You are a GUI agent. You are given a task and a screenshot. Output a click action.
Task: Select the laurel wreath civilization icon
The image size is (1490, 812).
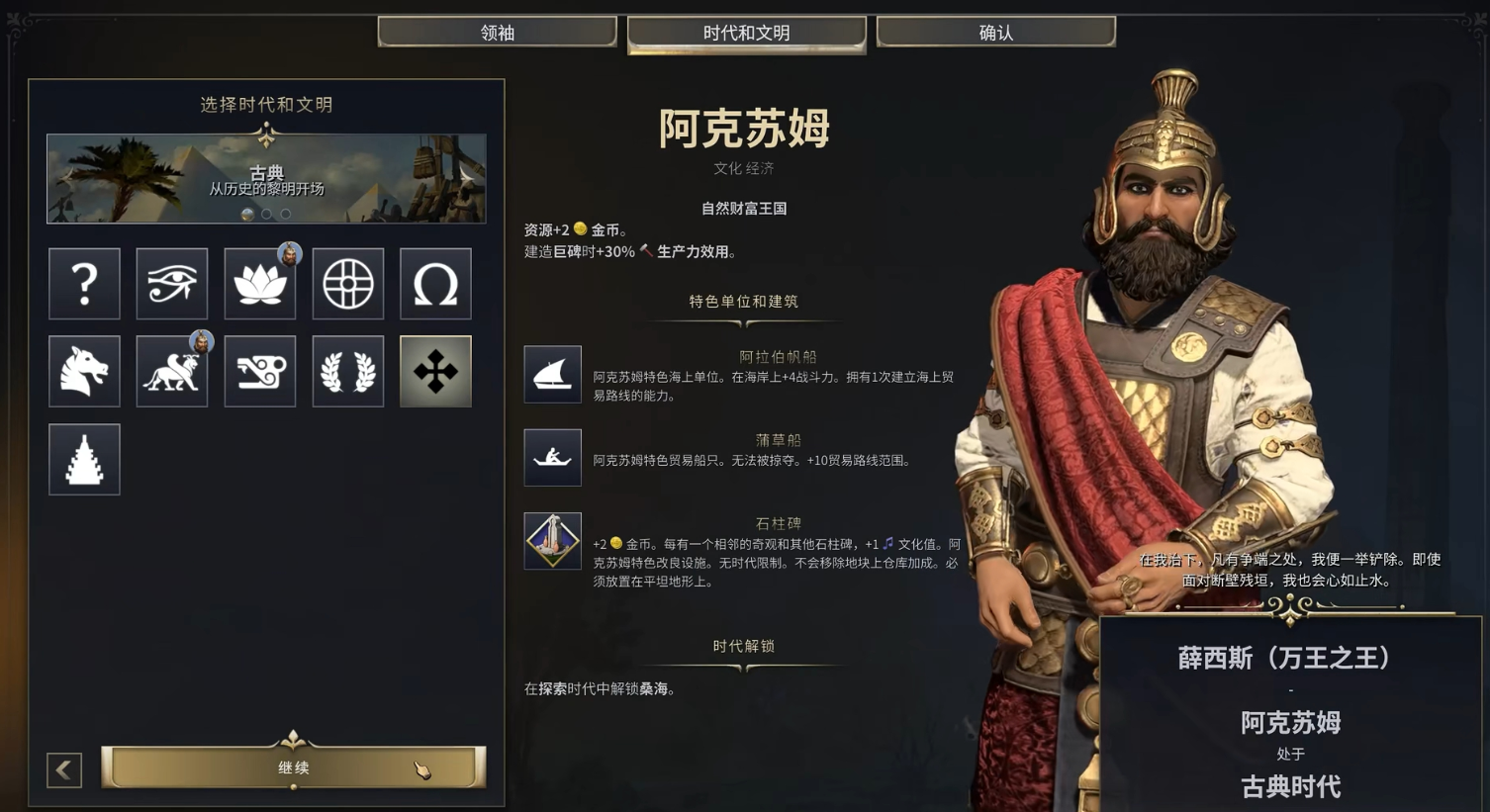point(347,371)
